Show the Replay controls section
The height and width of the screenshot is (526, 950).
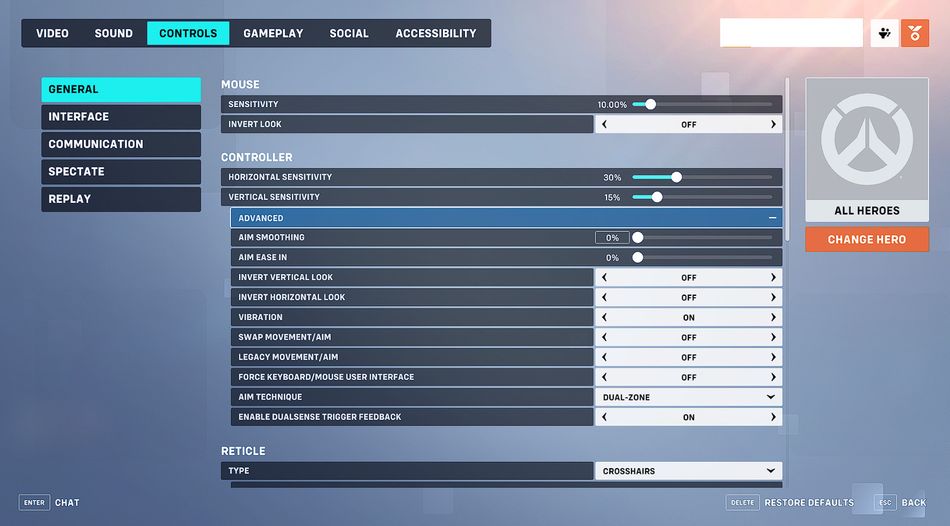(120, 199)
